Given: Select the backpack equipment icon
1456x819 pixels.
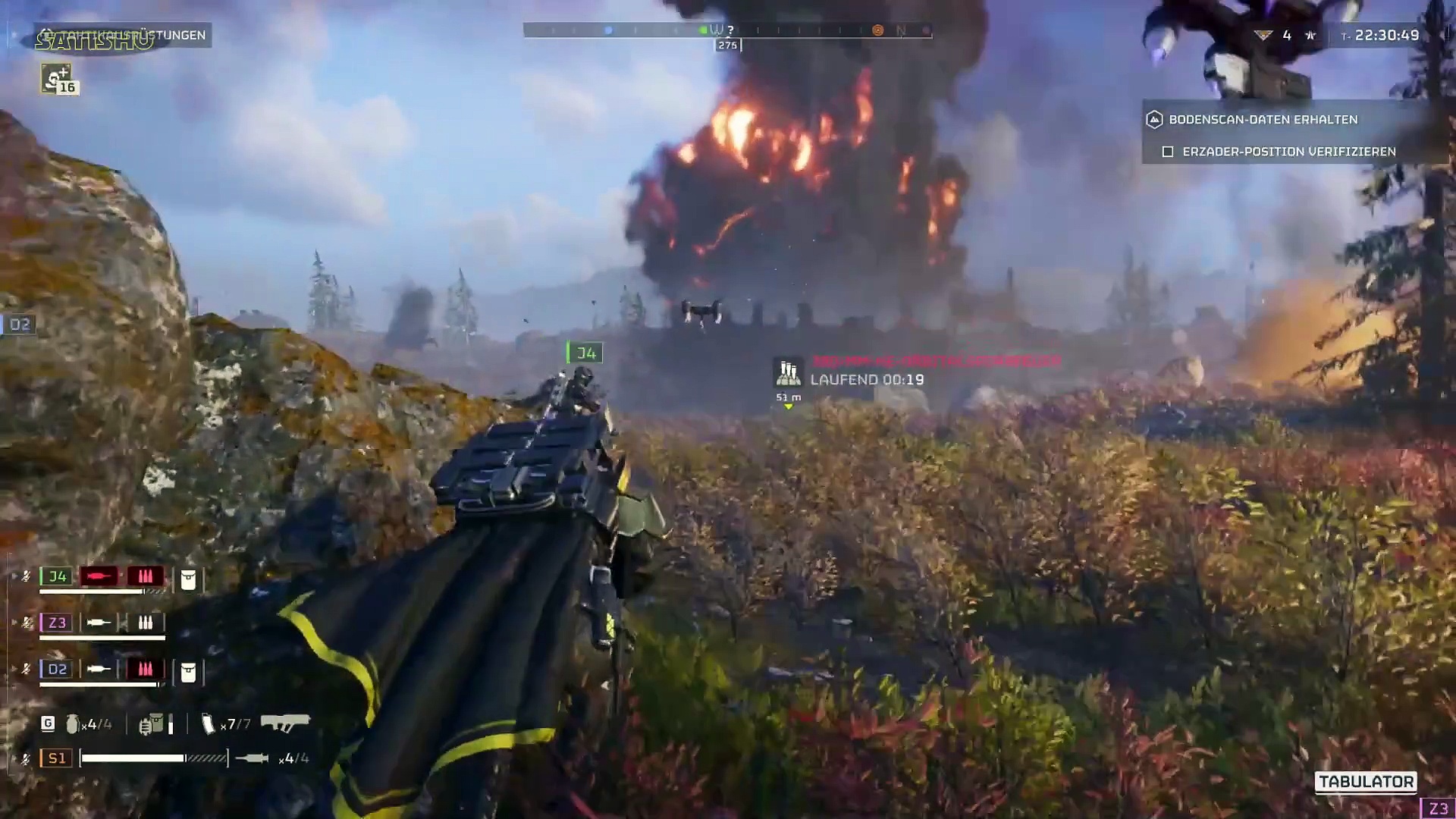Looking at the screenshot, I should [152, 724].
